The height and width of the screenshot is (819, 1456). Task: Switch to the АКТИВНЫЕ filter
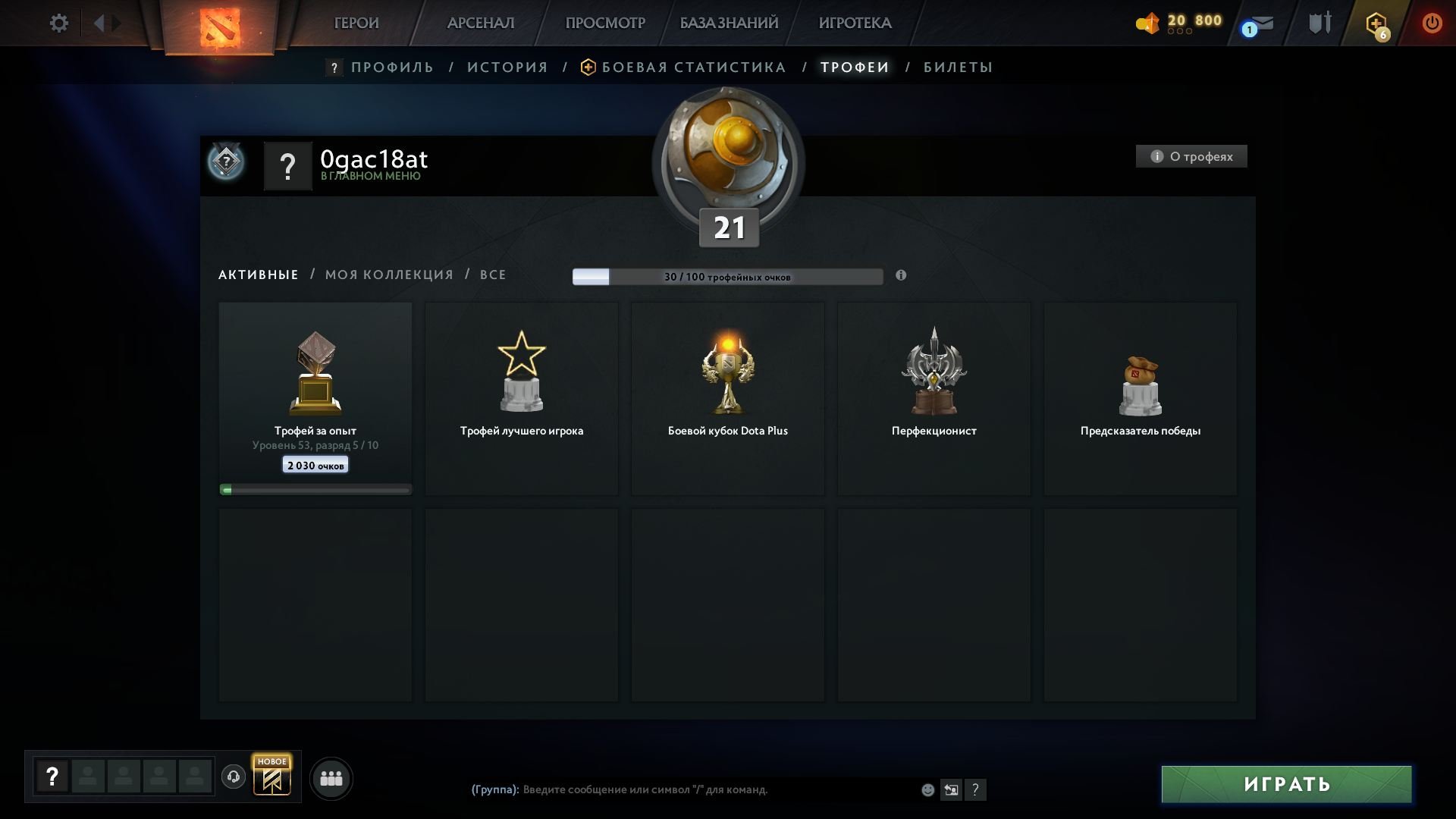[x=257, y=275]
